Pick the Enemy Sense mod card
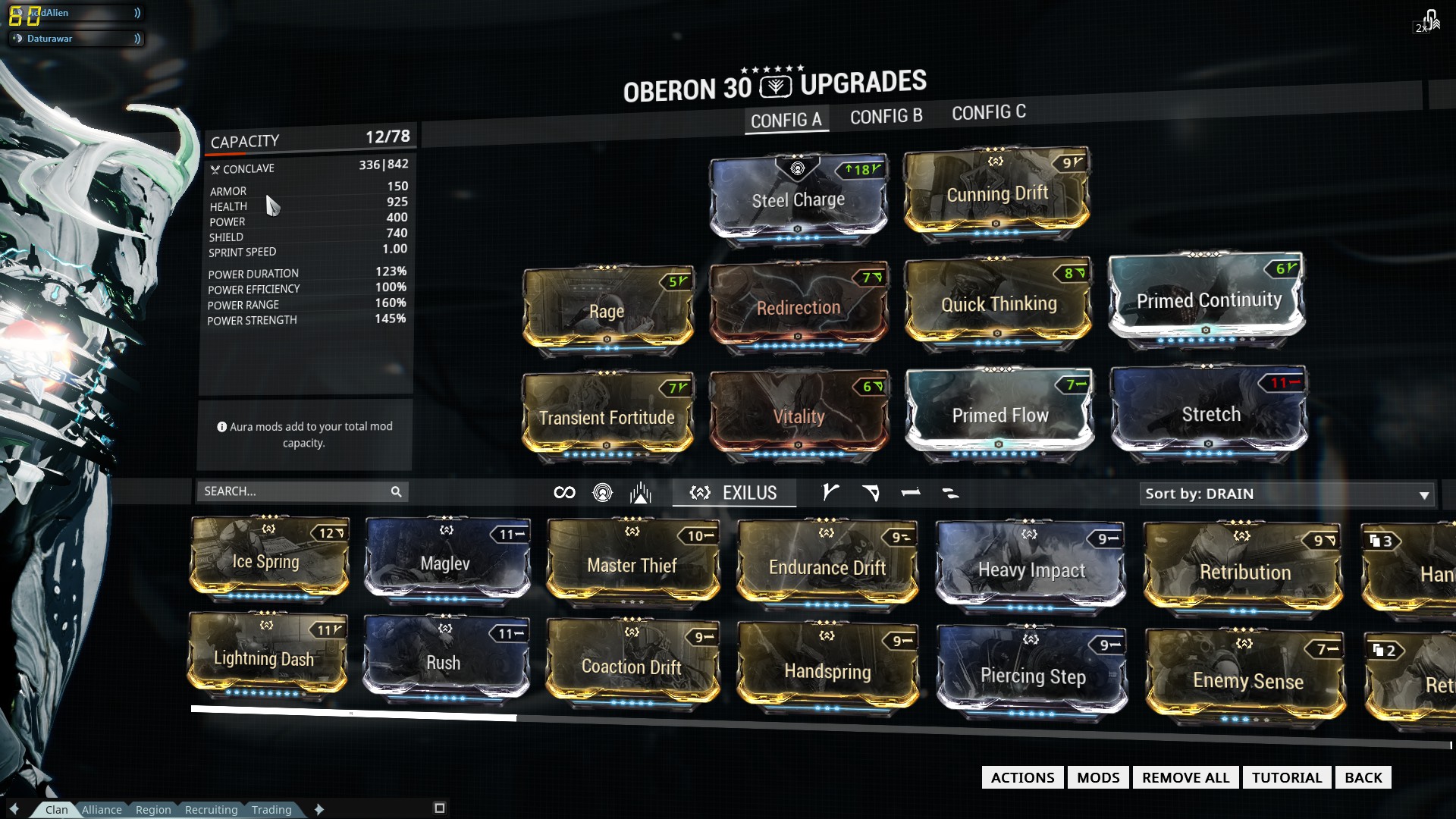This screenshot has height=819, width=1456. click(1247, 681)
